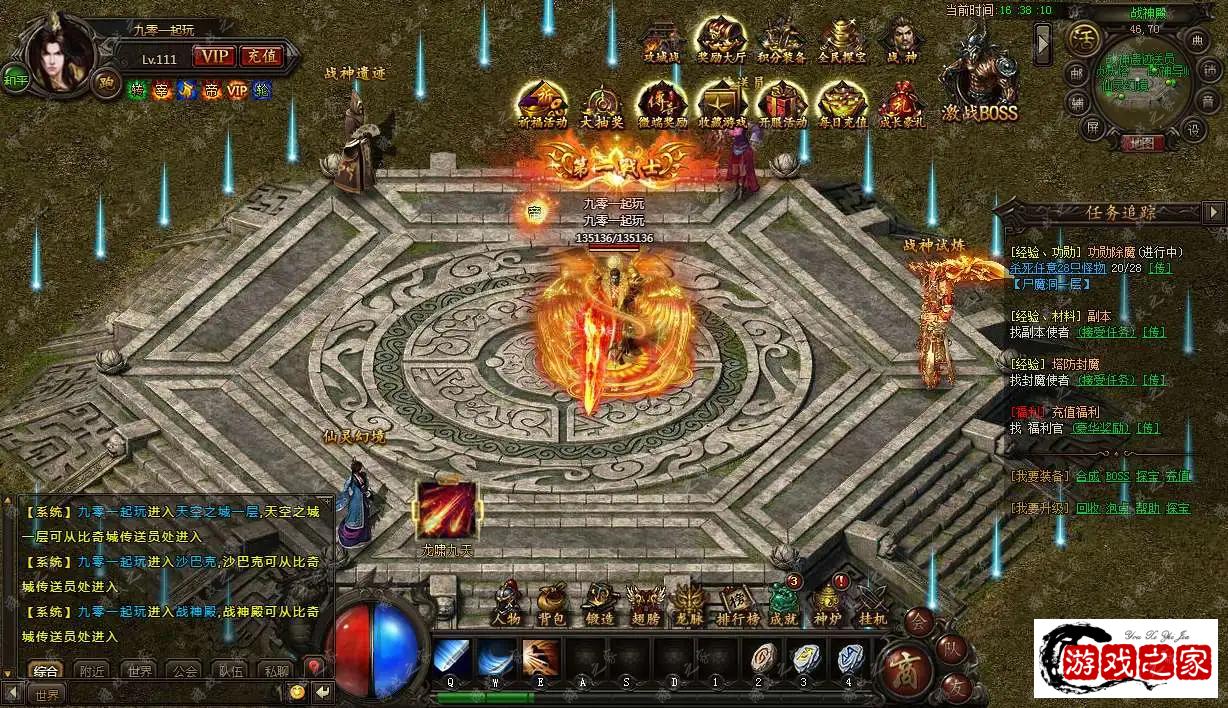1228x708 pixels.
Task: Open the 攻城战 siege war icon
Action: [x=661, y=42]
